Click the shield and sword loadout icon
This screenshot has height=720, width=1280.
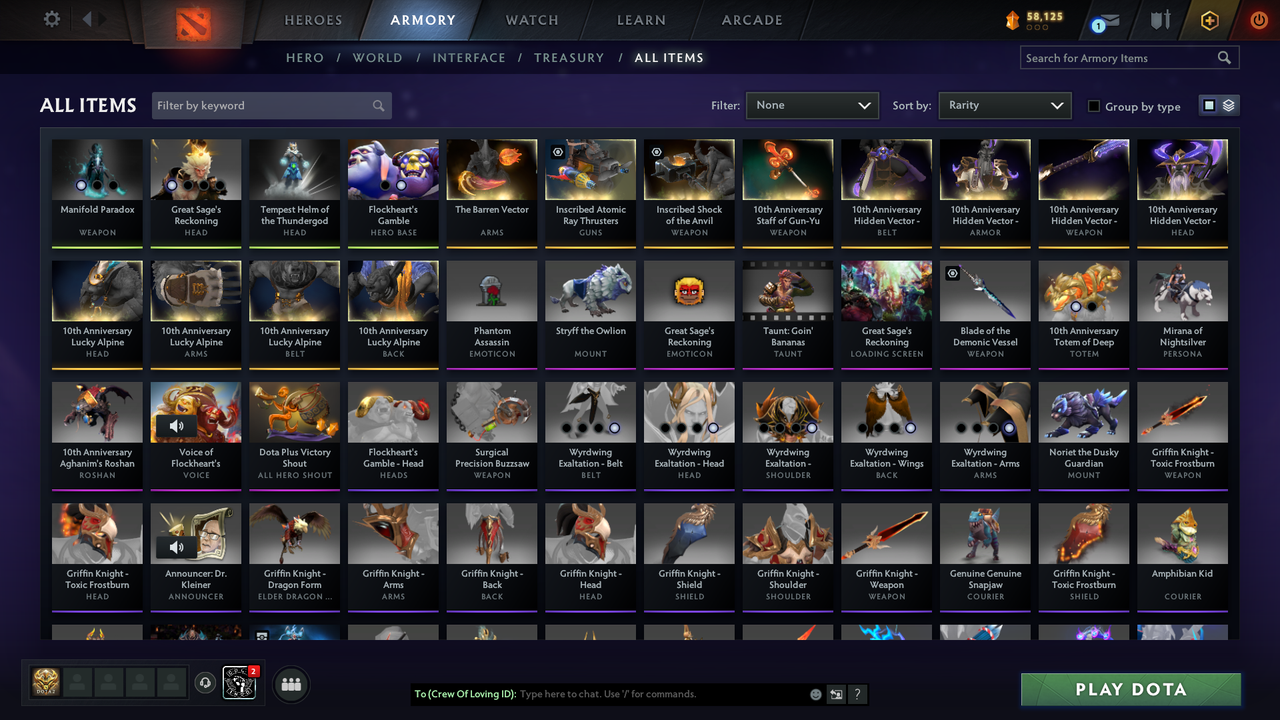[x=1159, y=20]
